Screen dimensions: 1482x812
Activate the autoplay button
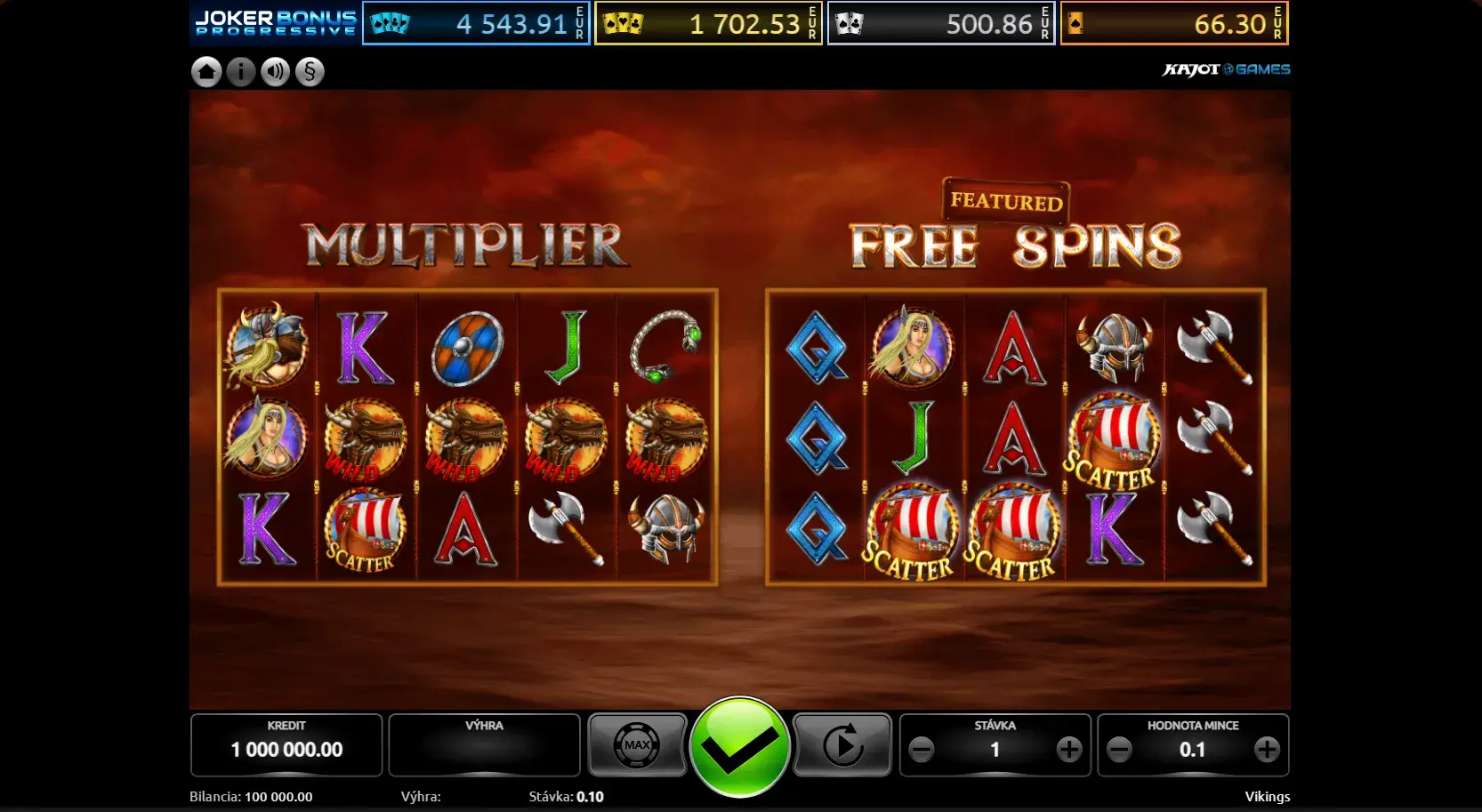(842, 745)
